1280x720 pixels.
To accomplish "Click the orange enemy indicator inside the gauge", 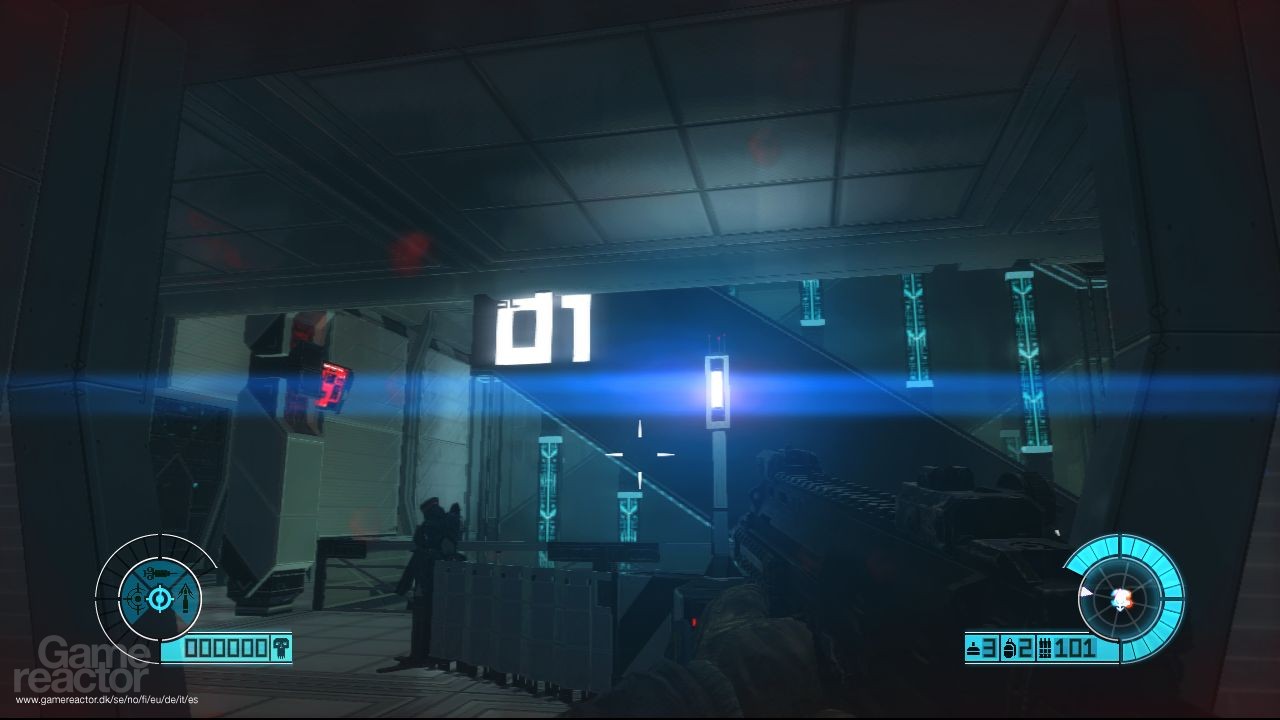I will (1129, 599).
